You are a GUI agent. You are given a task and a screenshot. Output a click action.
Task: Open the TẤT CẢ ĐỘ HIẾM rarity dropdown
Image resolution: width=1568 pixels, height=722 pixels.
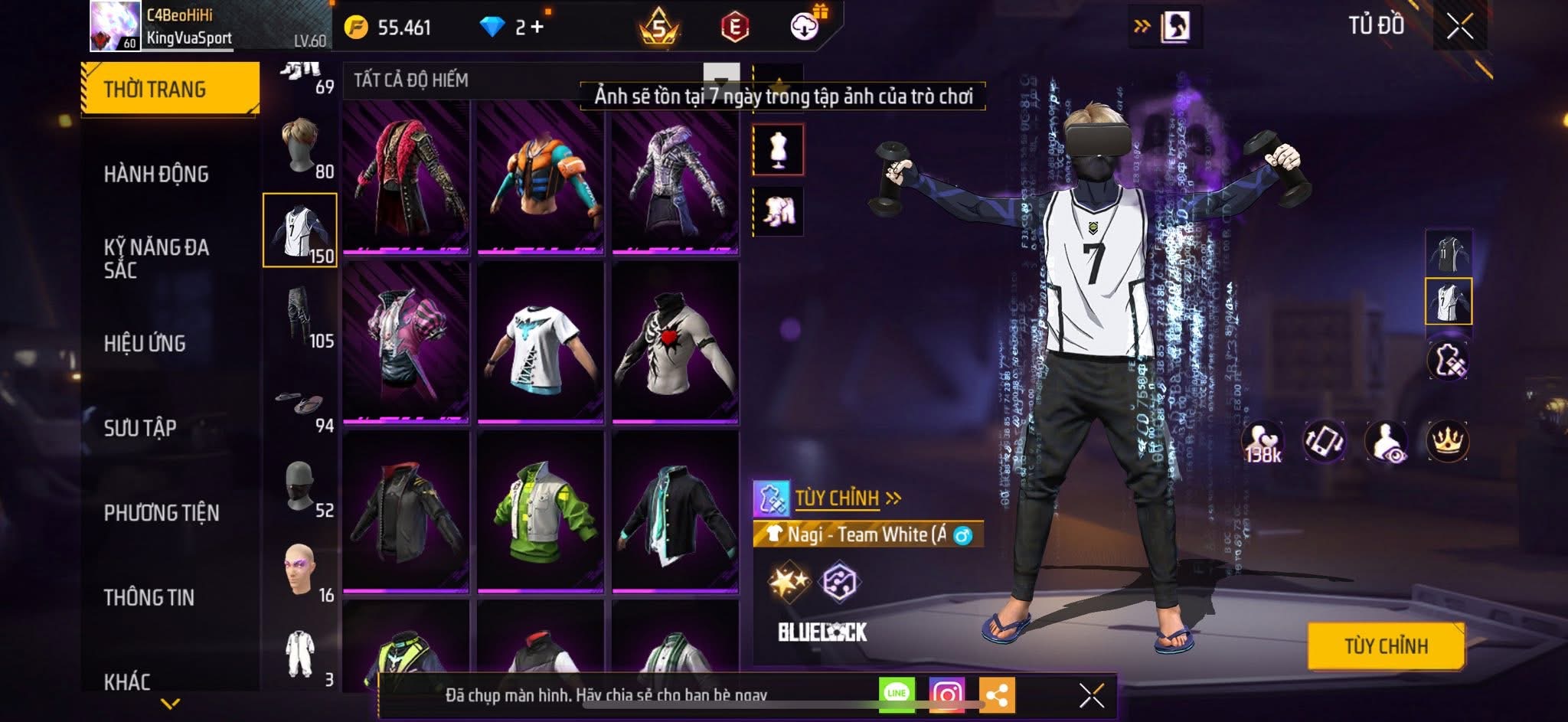pyautogui.click(x=720, y=80)
